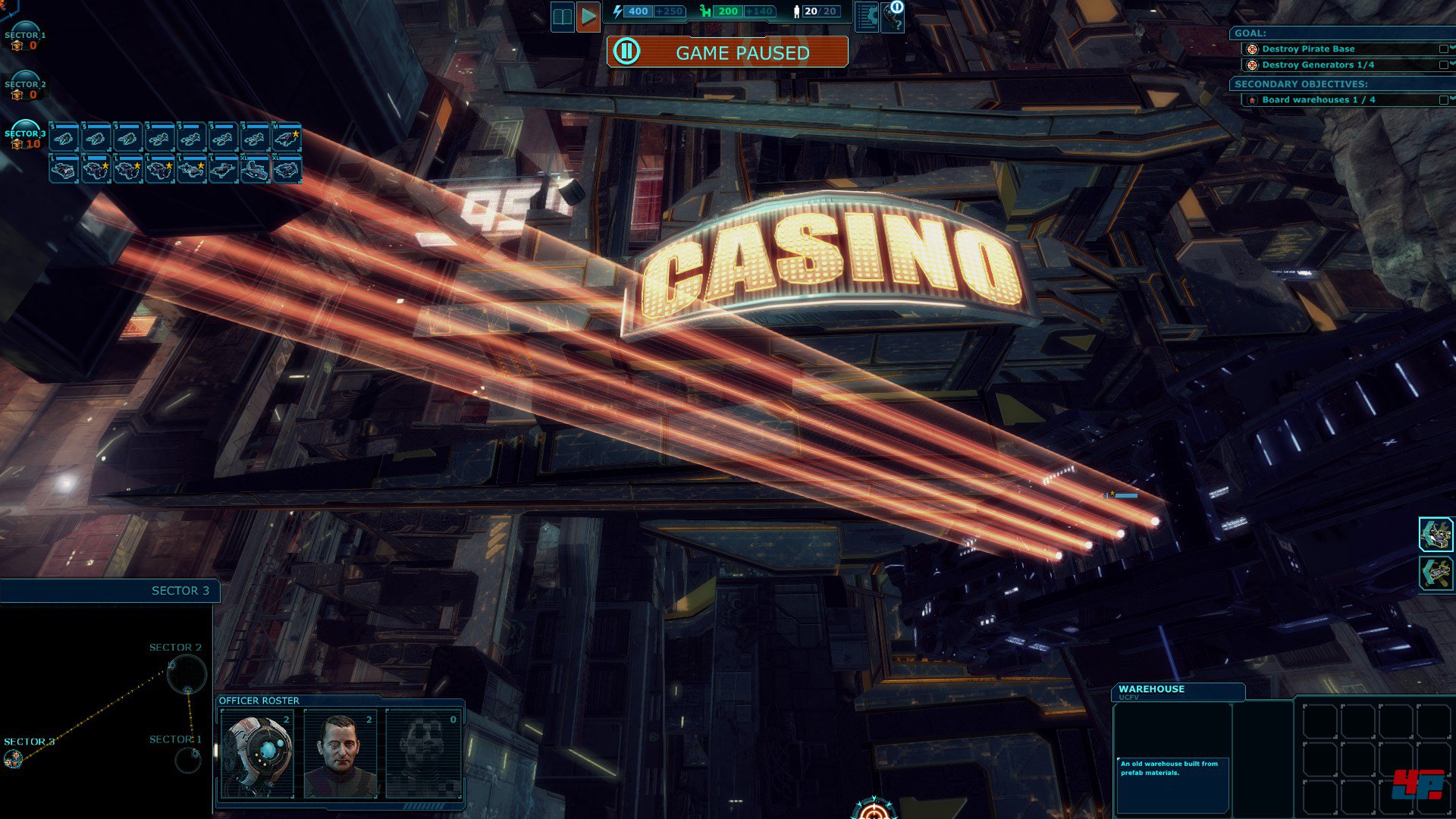Select the Sector 2 fleet indicator

[25, 86]
